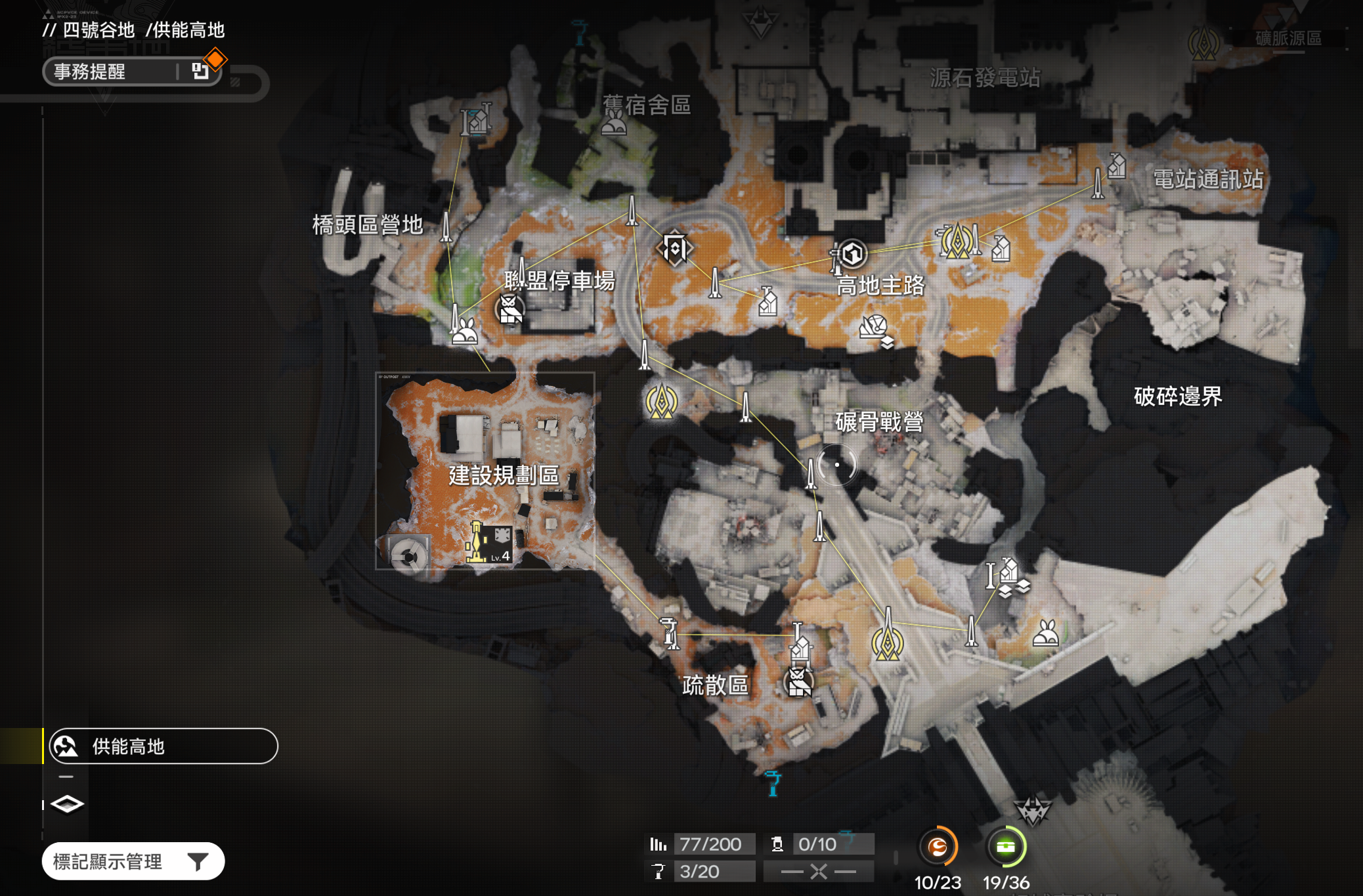Click the circular gray marker in 建設規劃區 corner
The height and width of the screenshot is (896, 1363).
pyautogui.click(x=409, y=556)
